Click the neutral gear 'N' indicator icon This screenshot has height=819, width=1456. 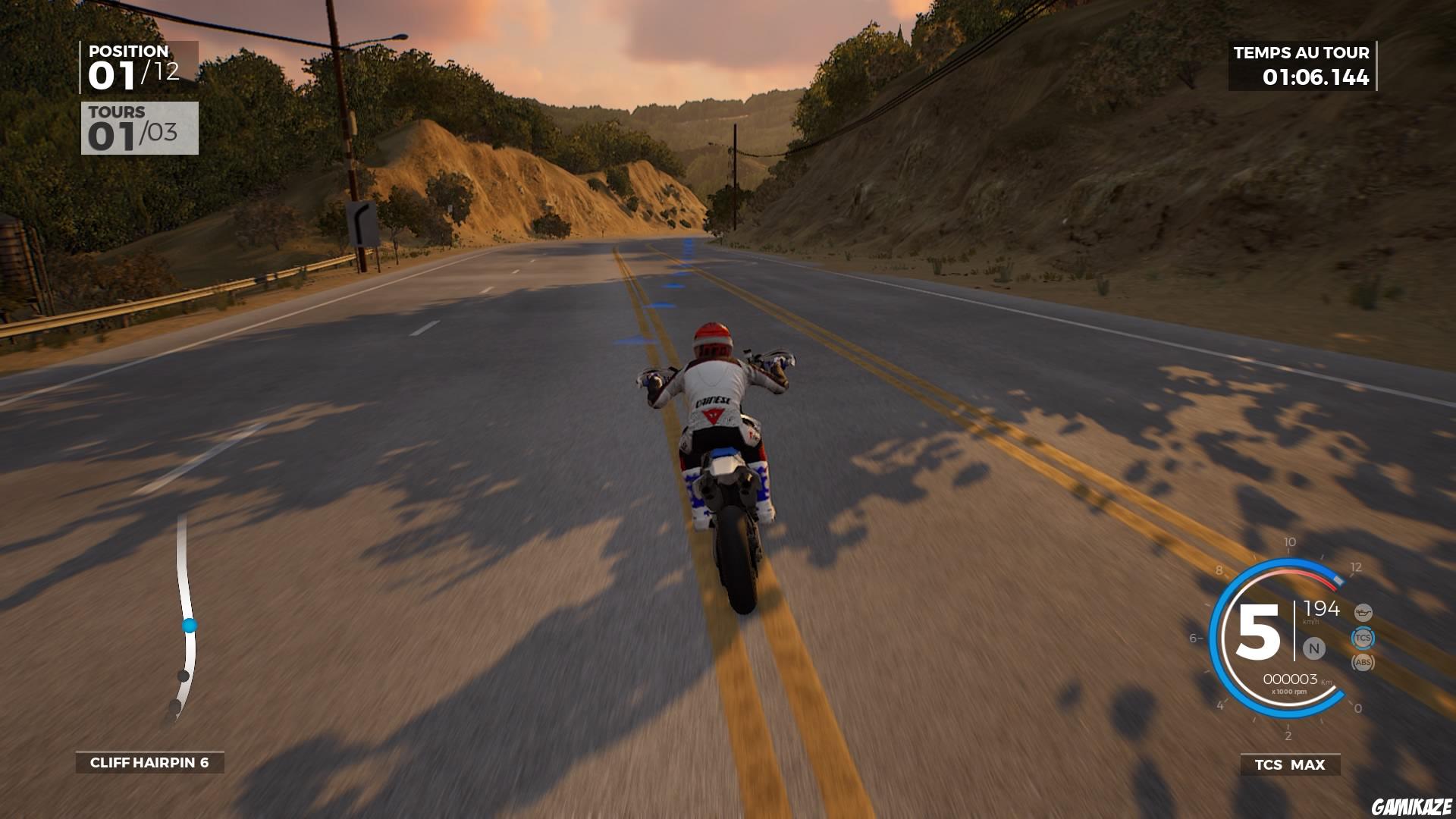point(1315,648)
